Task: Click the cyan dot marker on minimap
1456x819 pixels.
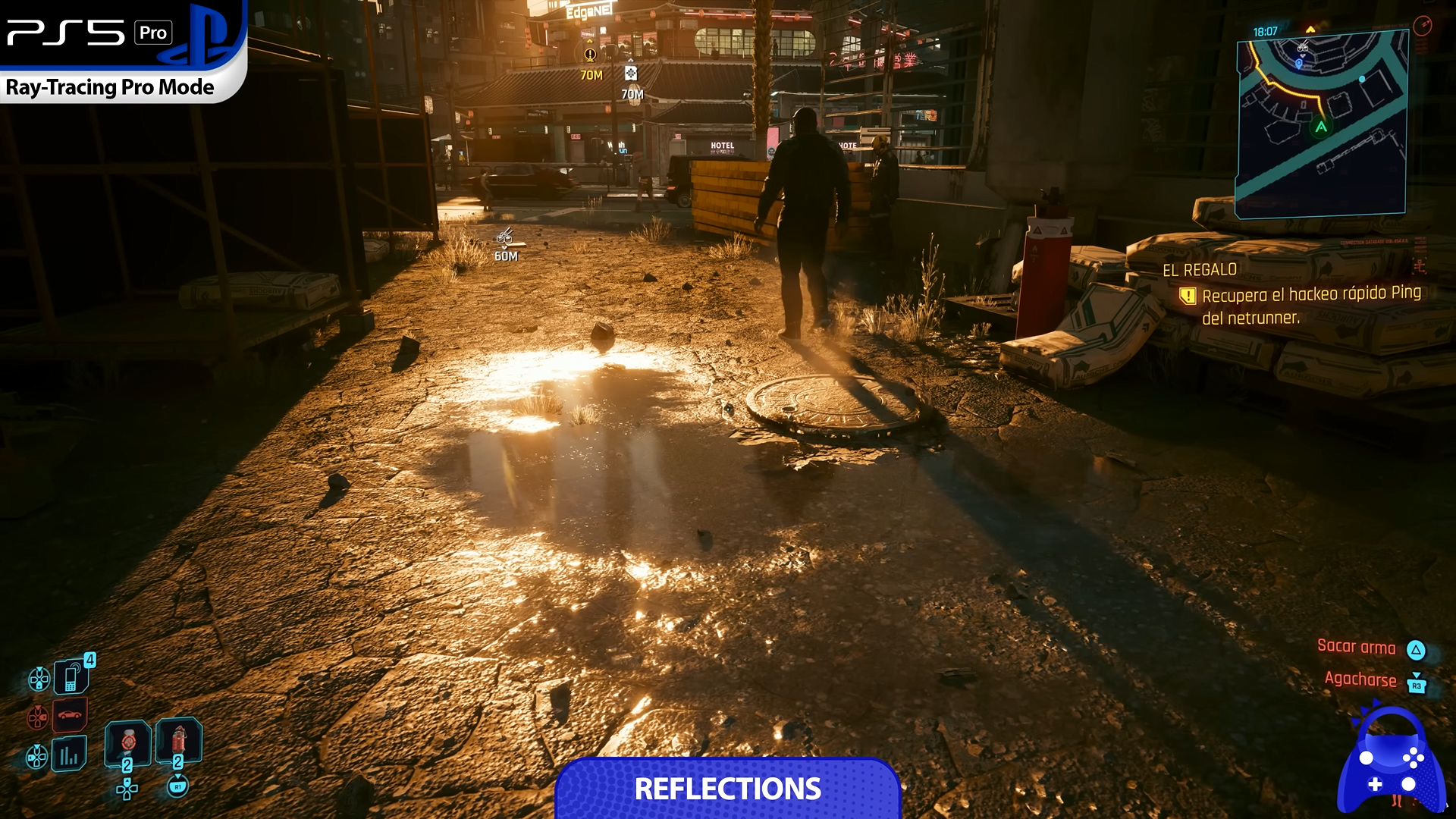Action: click(x=1362, y=79)
